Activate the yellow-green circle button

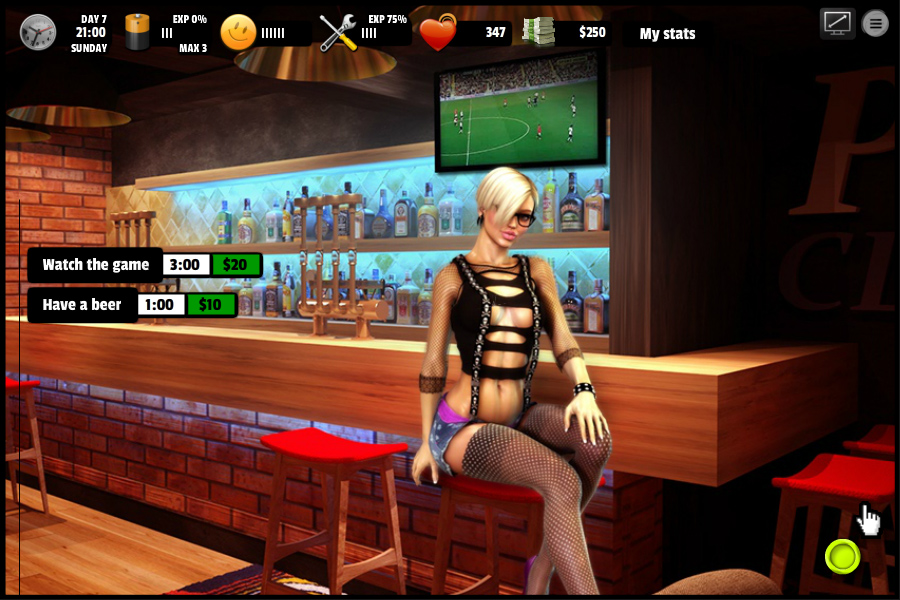(x=843, y=556)
